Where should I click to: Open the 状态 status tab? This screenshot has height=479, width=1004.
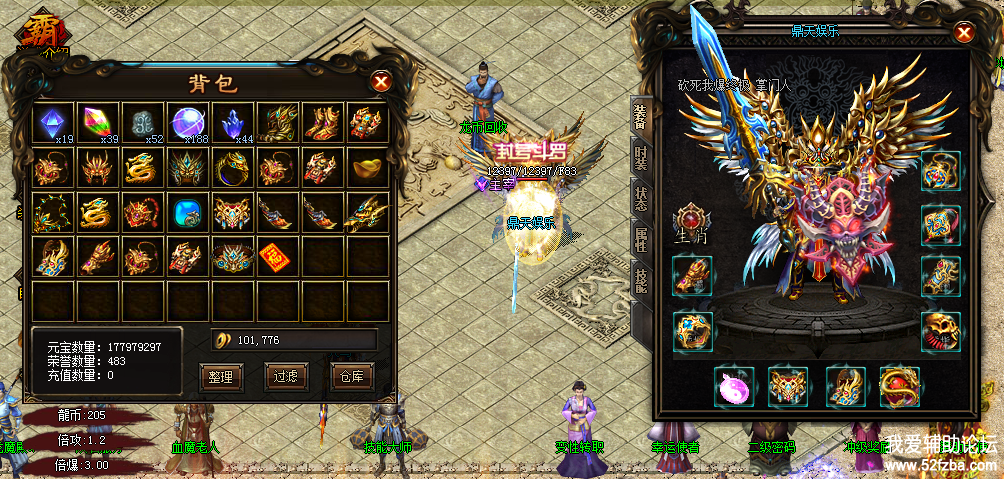tap(640, 197)
